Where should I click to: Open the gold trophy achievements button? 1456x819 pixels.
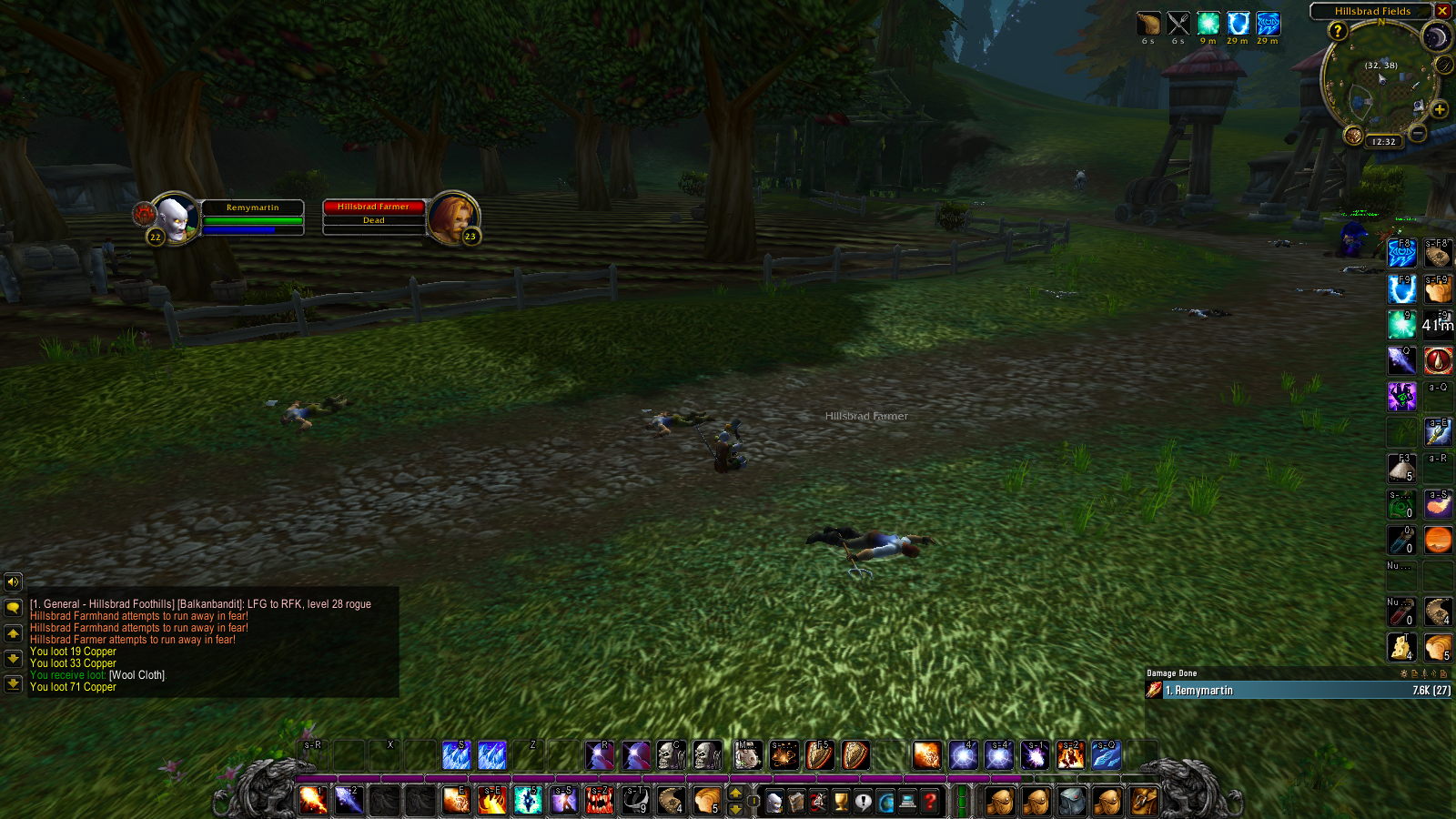click(841, 802)
